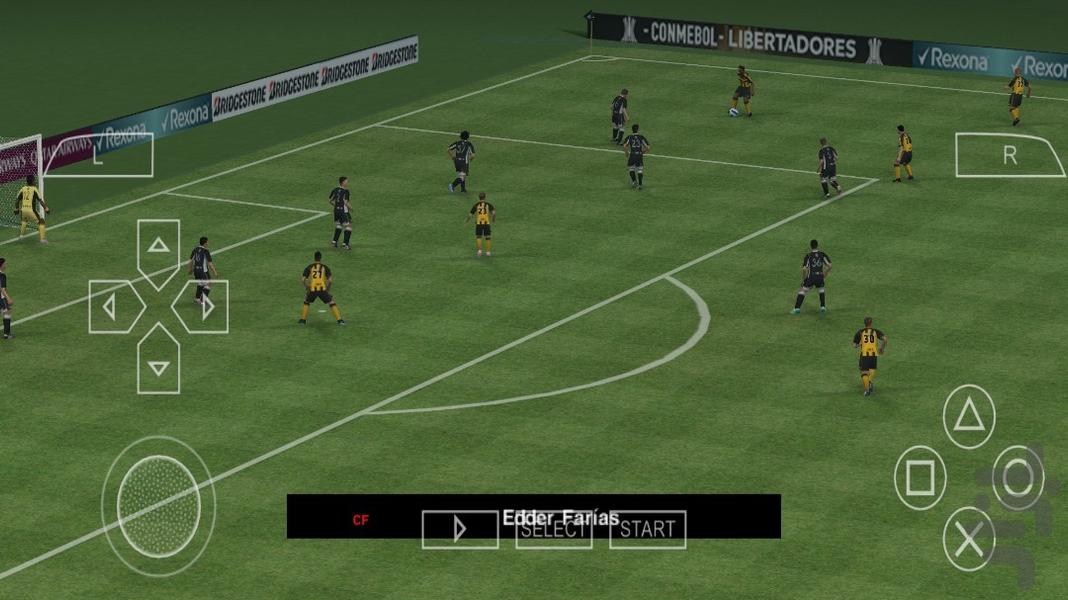
Task: Touch the on-screen analog stick
Action: (x=158, y=506)
